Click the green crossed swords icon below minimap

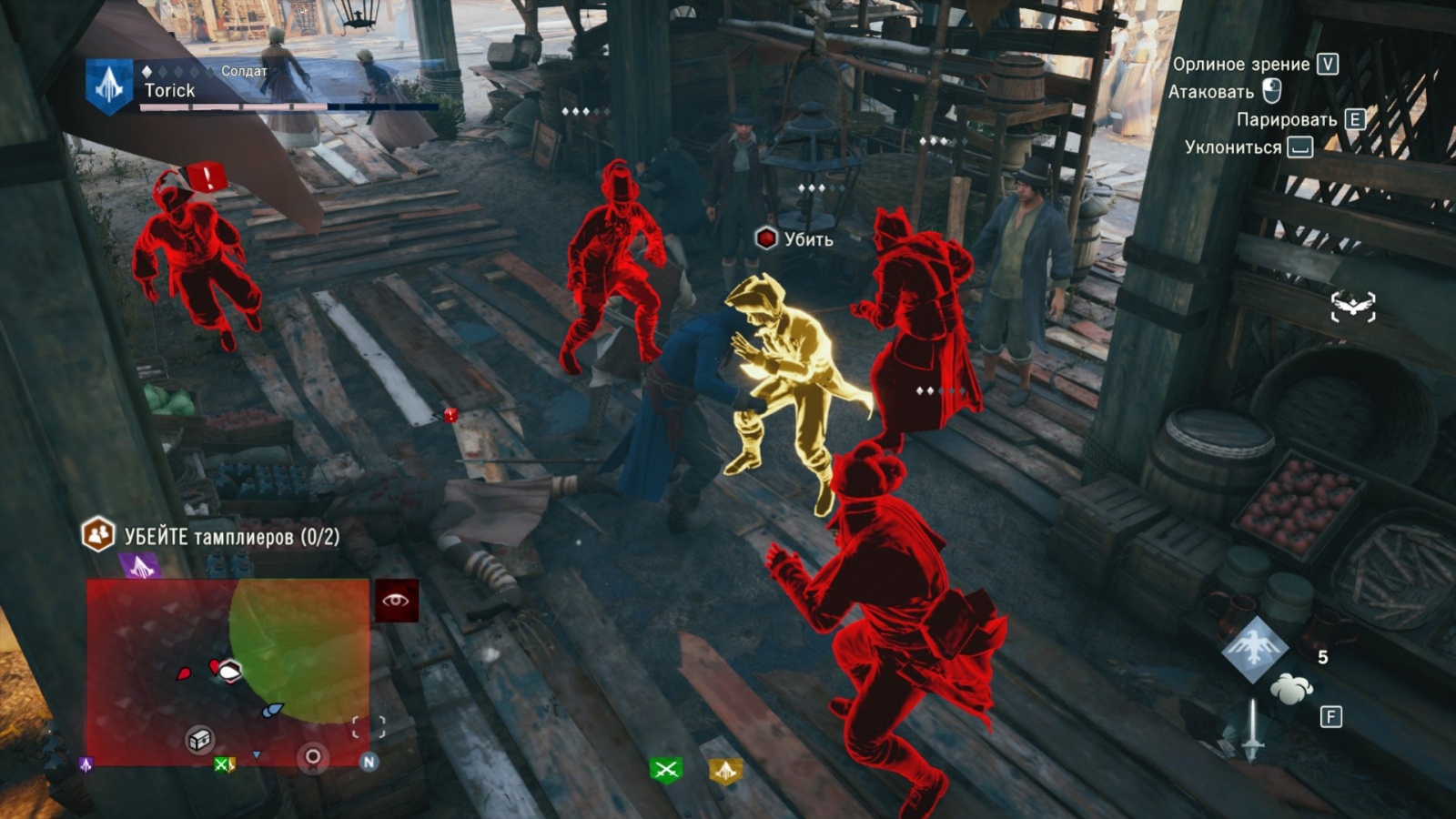pos(223,765)
